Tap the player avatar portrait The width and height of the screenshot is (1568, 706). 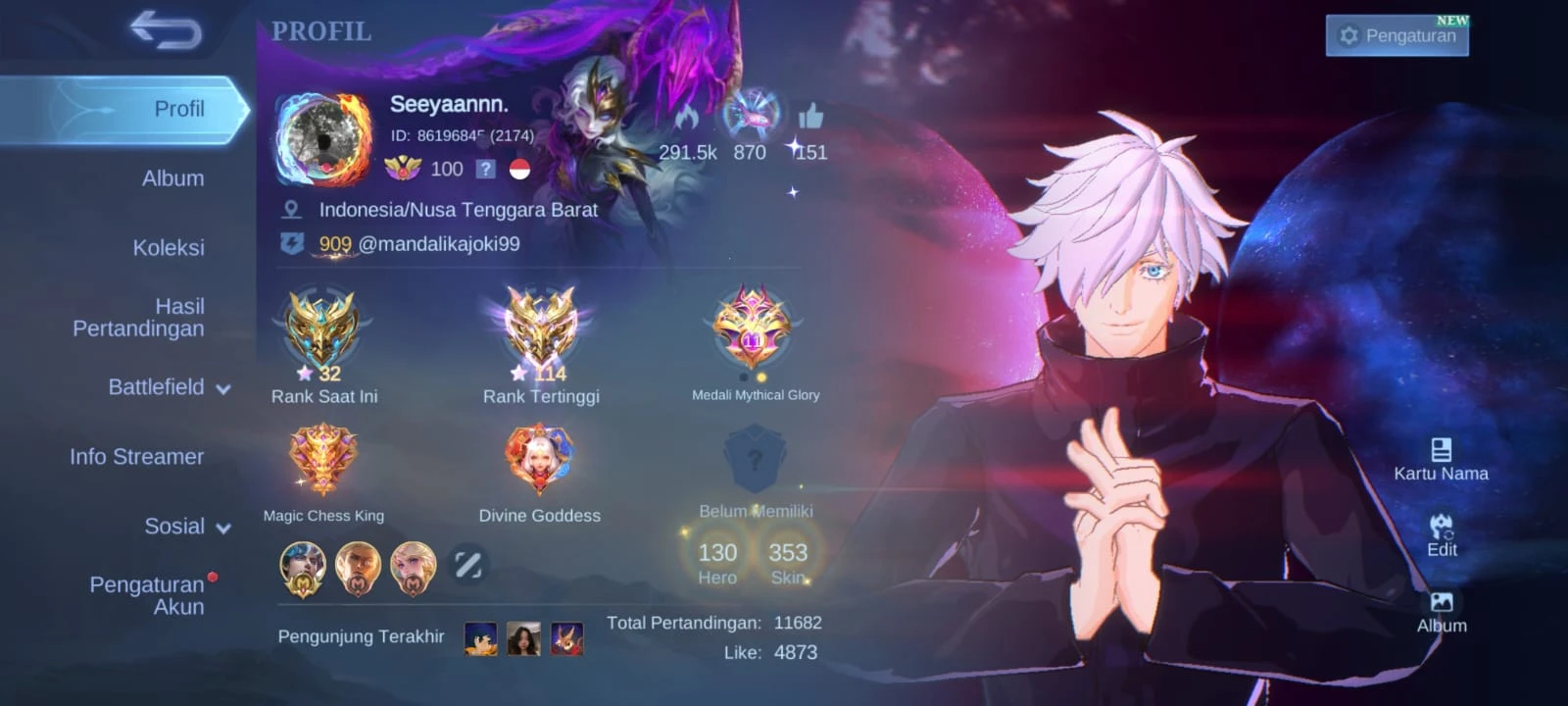click(x=323, y=140)
